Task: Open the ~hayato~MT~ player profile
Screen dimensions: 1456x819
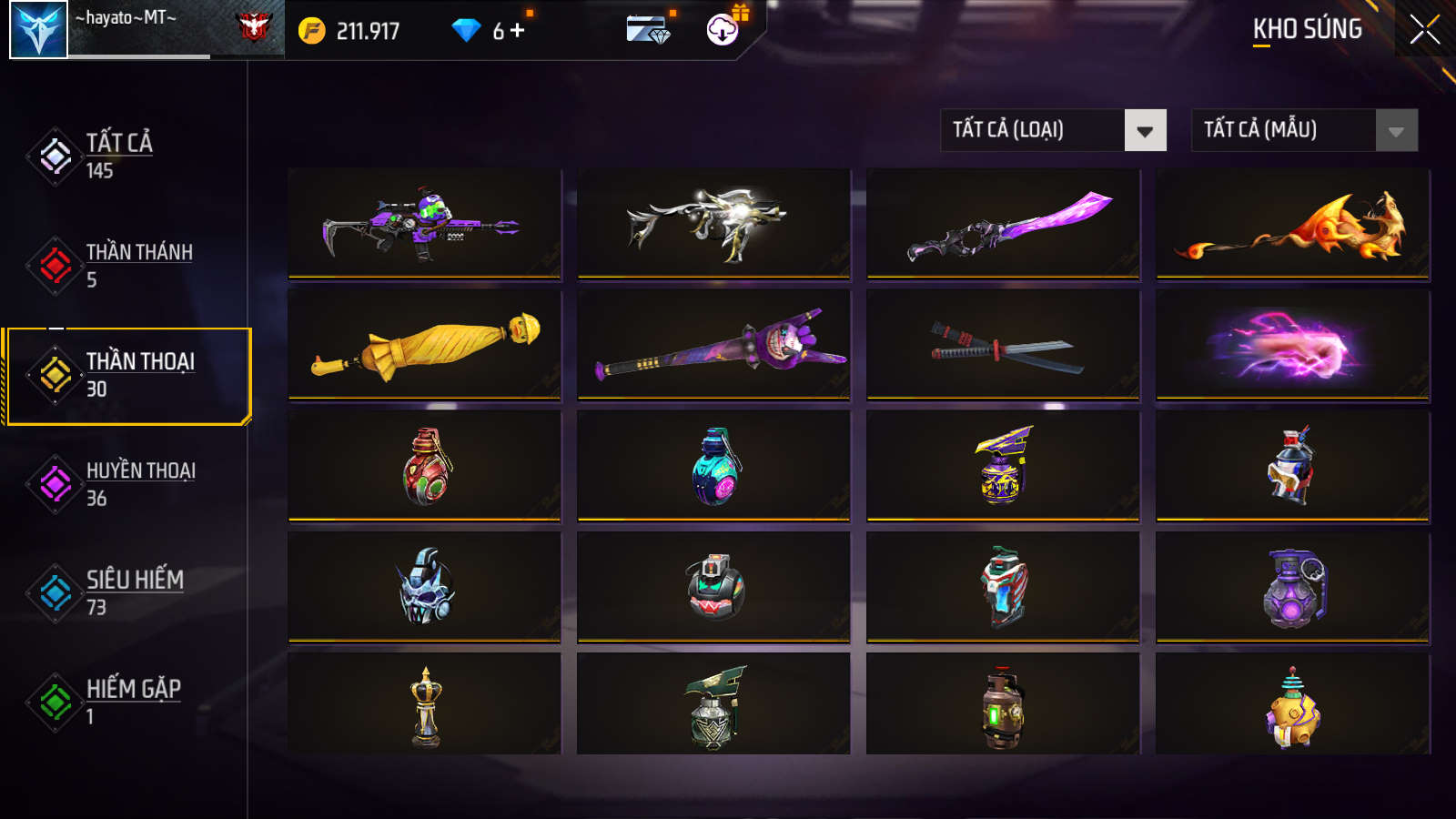Action: coord(38,30)
